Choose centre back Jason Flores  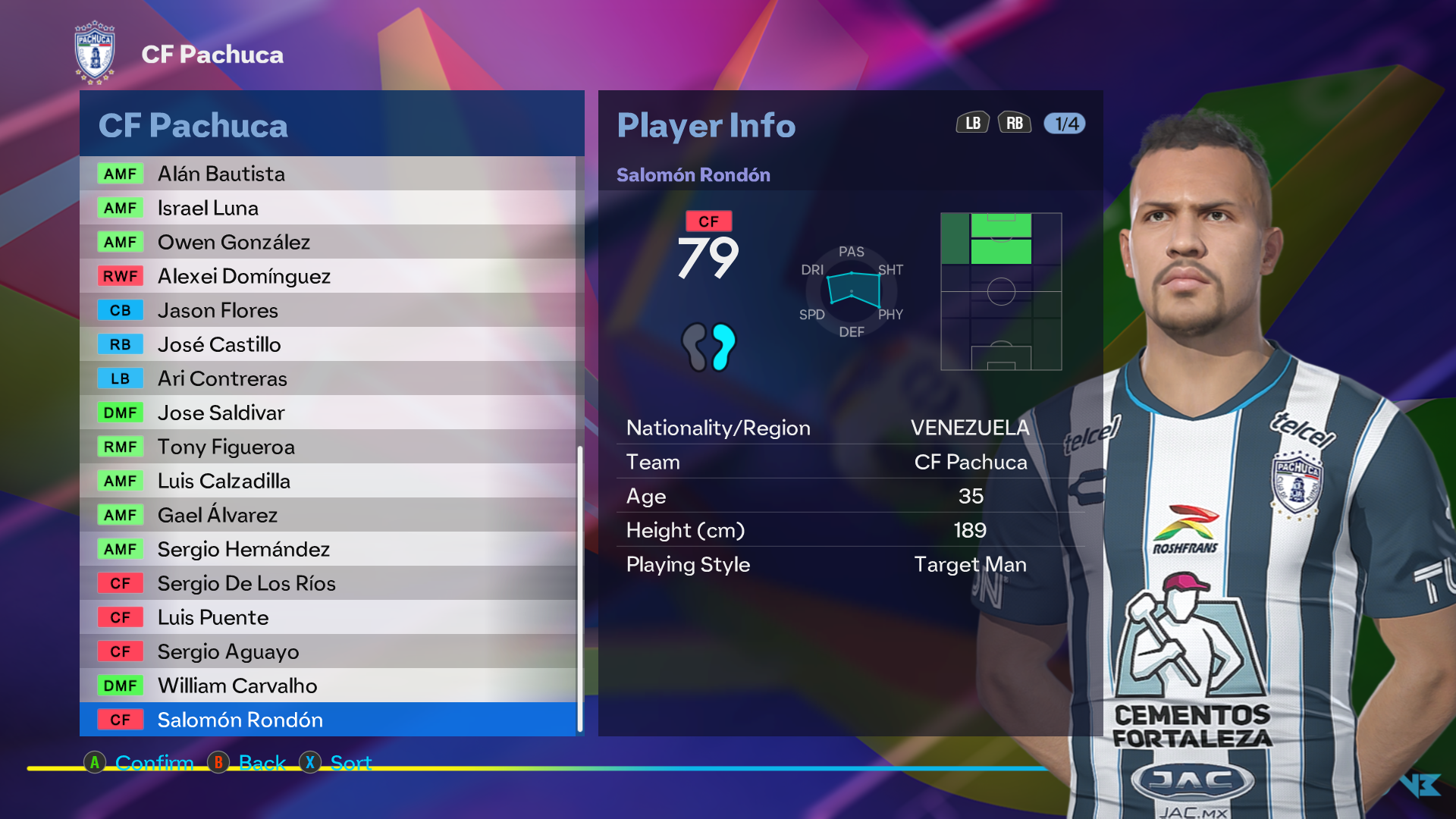click(x=328, y=310)
